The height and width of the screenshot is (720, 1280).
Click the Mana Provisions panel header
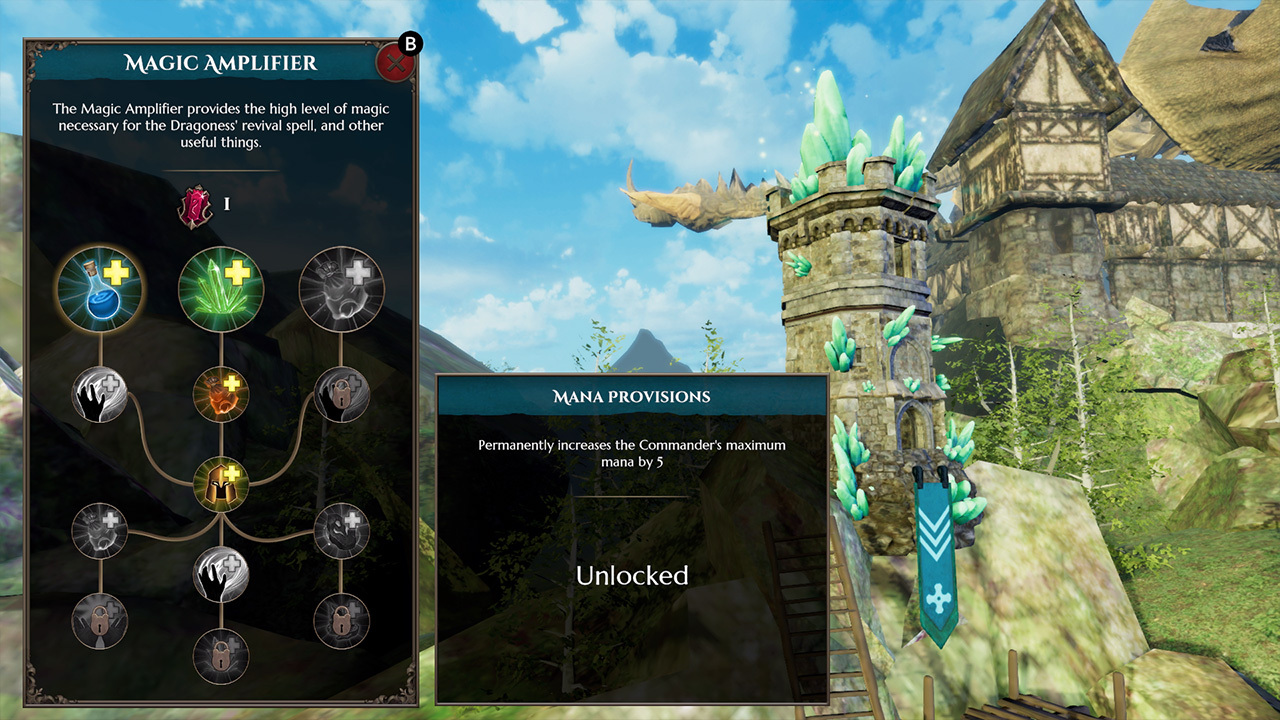coord(631,396)
